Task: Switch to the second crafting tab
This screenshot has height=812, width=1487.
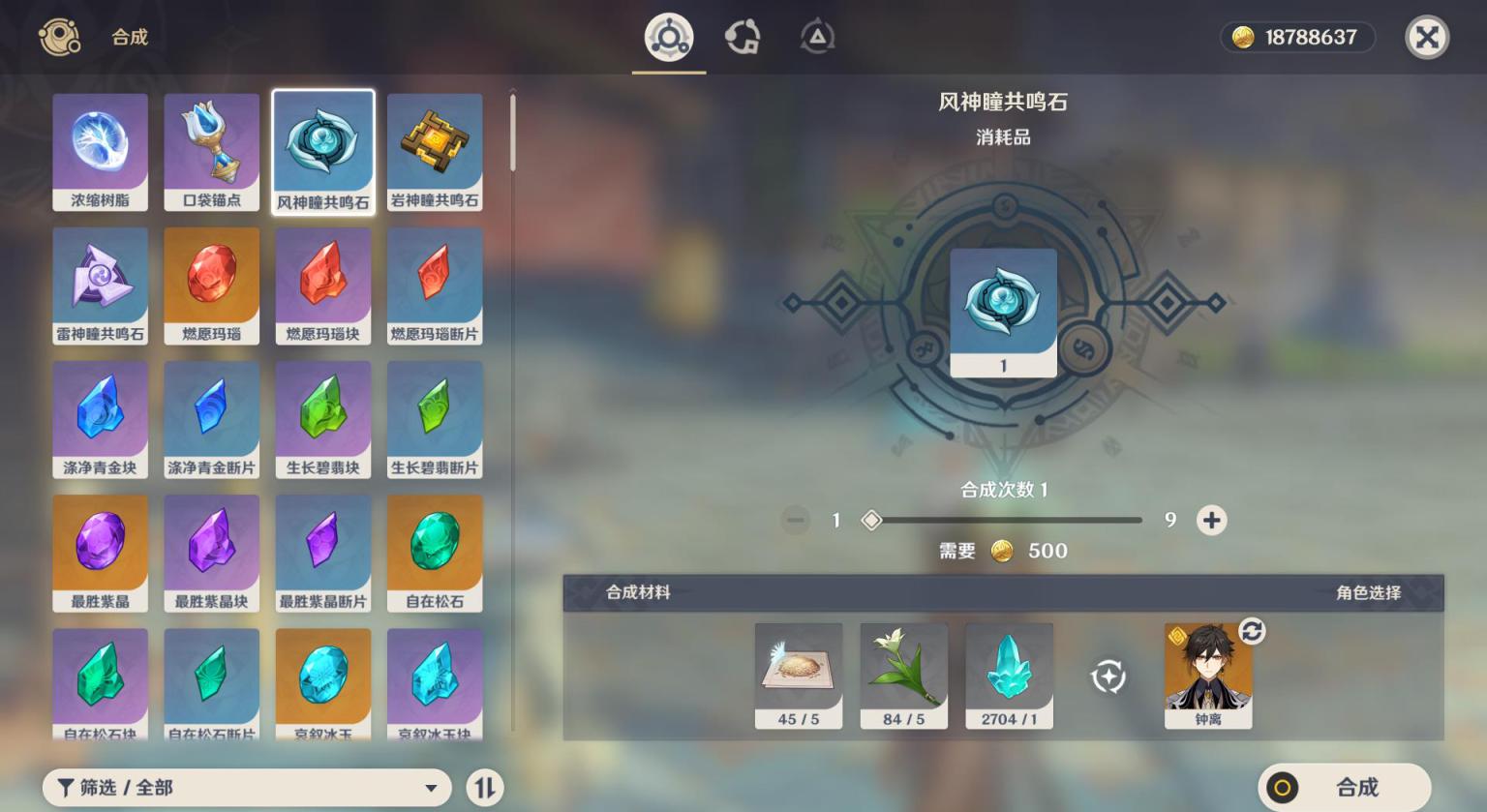Action: pyautogui.click(x=743, y=38)
